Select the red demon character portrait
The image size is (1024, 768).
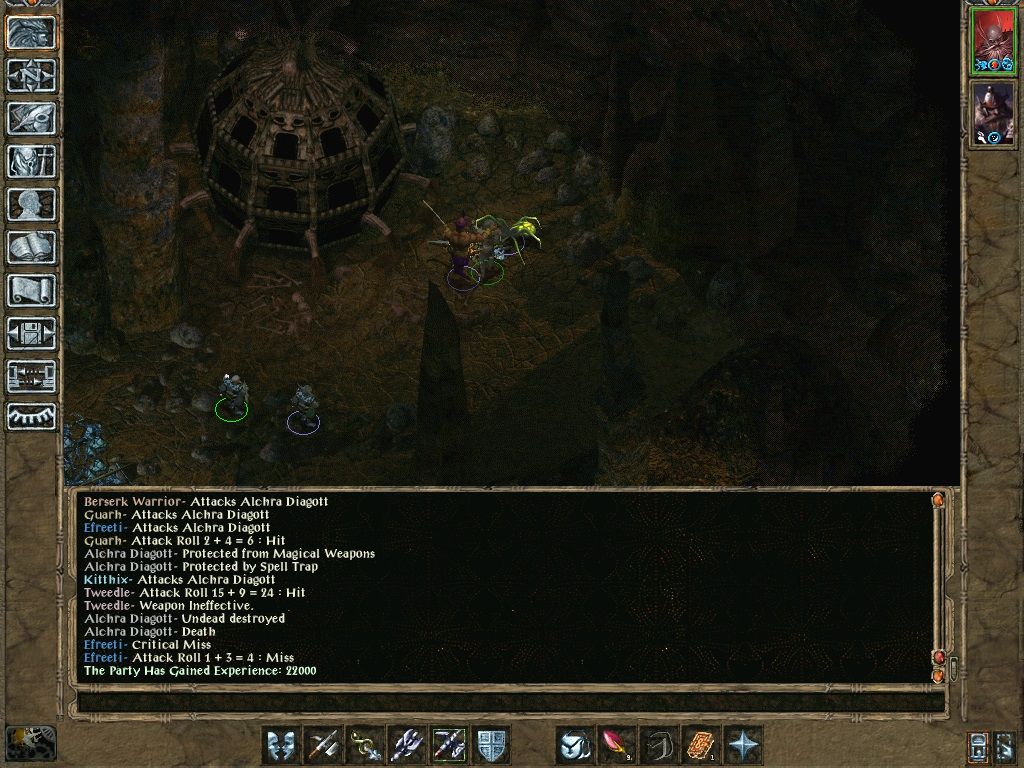992,41
